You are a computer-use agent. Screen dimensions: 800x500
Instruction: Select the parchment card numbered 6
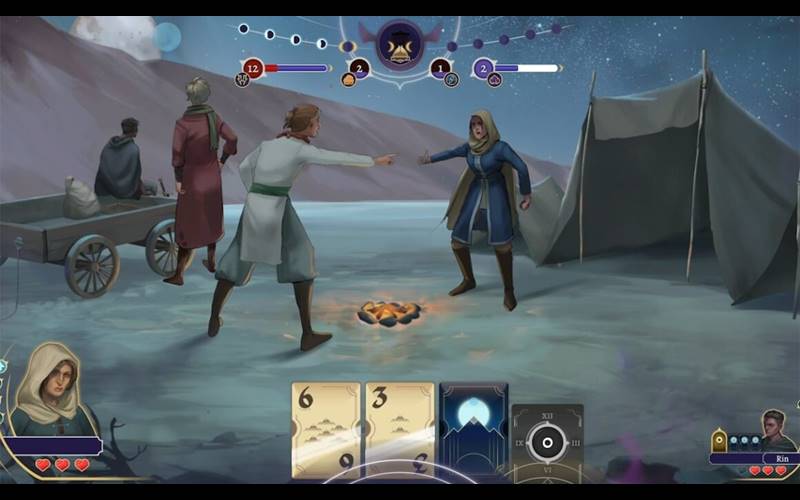coord(325,430)
